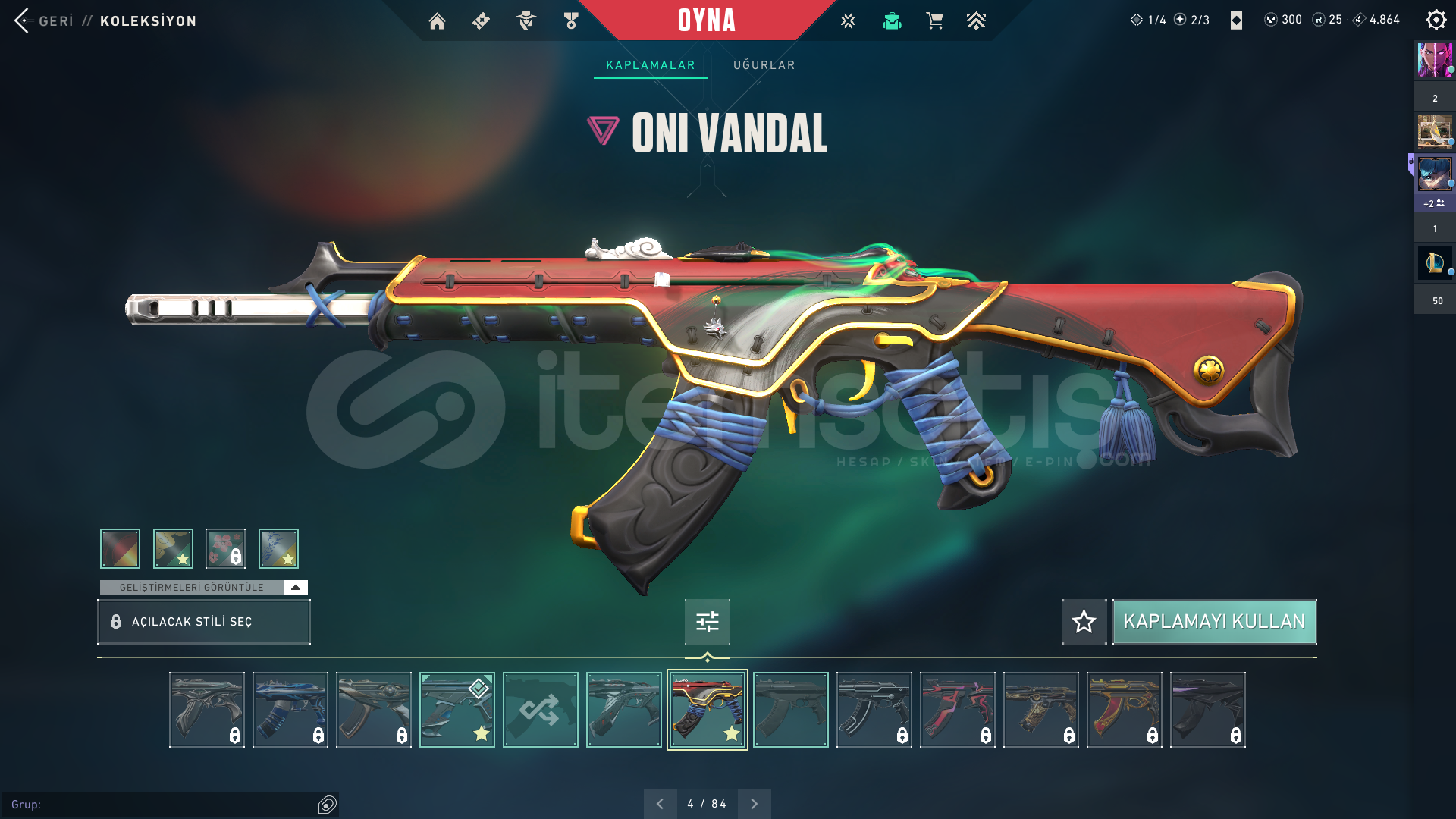This screenshot has height=819, width=1456.
Task: Click AÇILACAK STİLİ SEÇ
Action: pyautogui.click(x=203, y=621)
